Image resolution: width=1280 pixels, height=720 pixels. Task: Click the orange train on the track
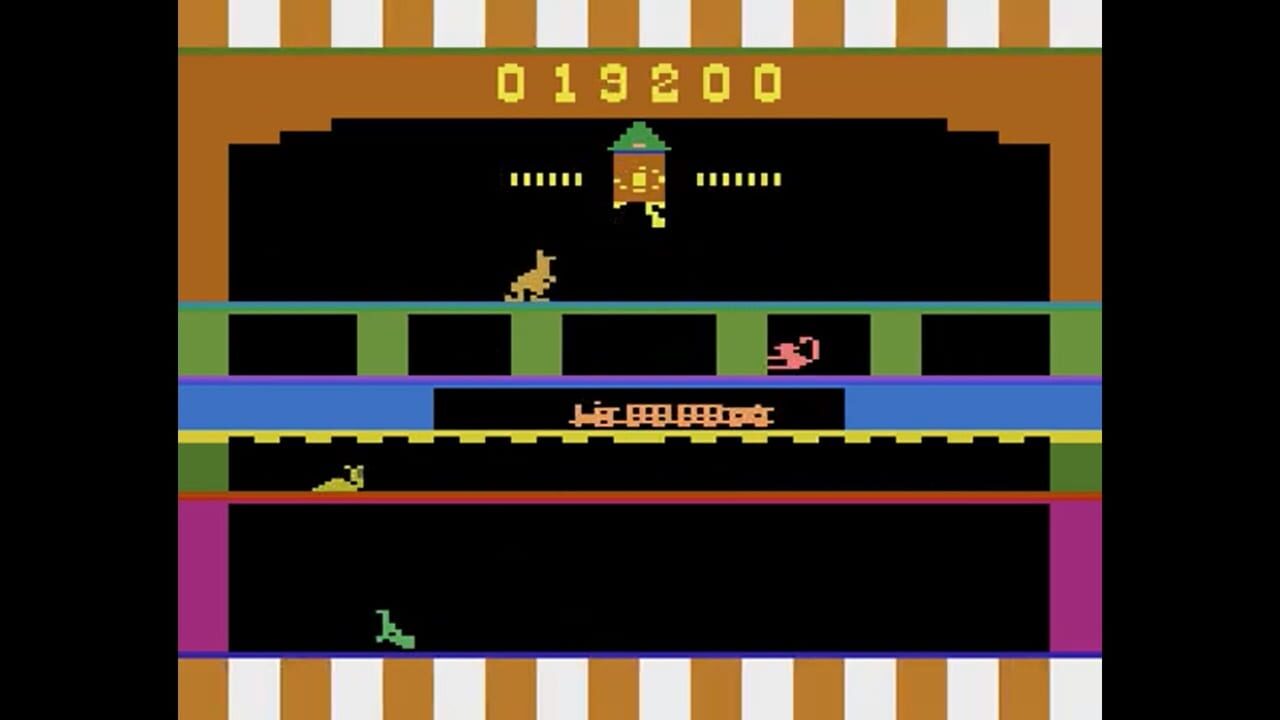point(670,414)
